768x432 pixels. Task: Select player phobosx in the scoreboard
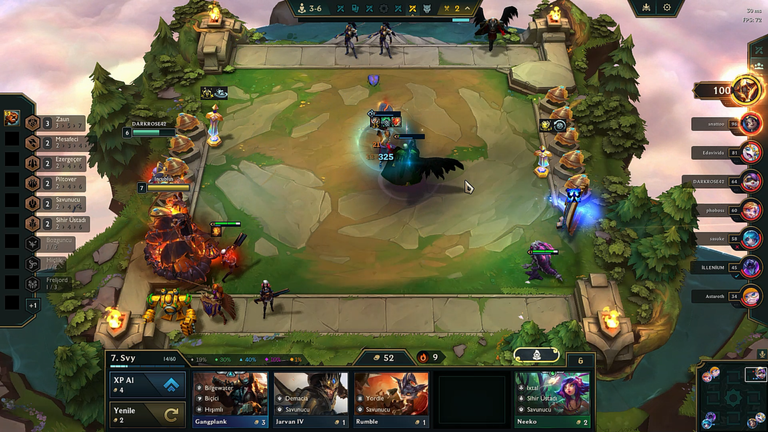pos(750,210)
